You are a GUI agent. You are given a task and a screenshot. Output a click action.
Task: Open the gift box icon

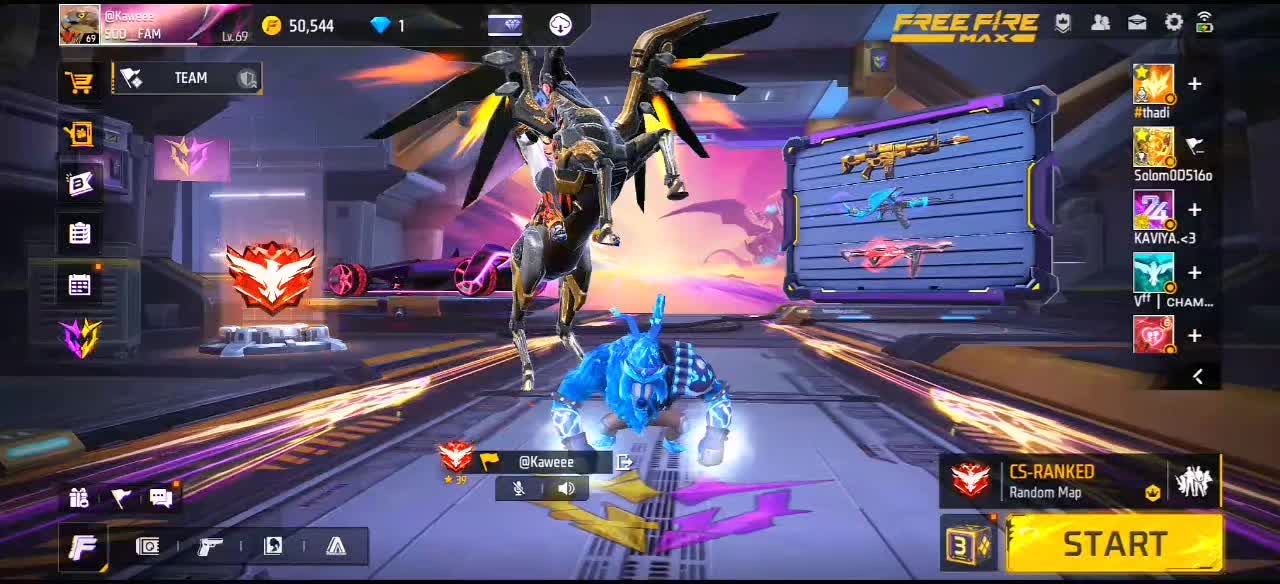click(x=80, y=498)
